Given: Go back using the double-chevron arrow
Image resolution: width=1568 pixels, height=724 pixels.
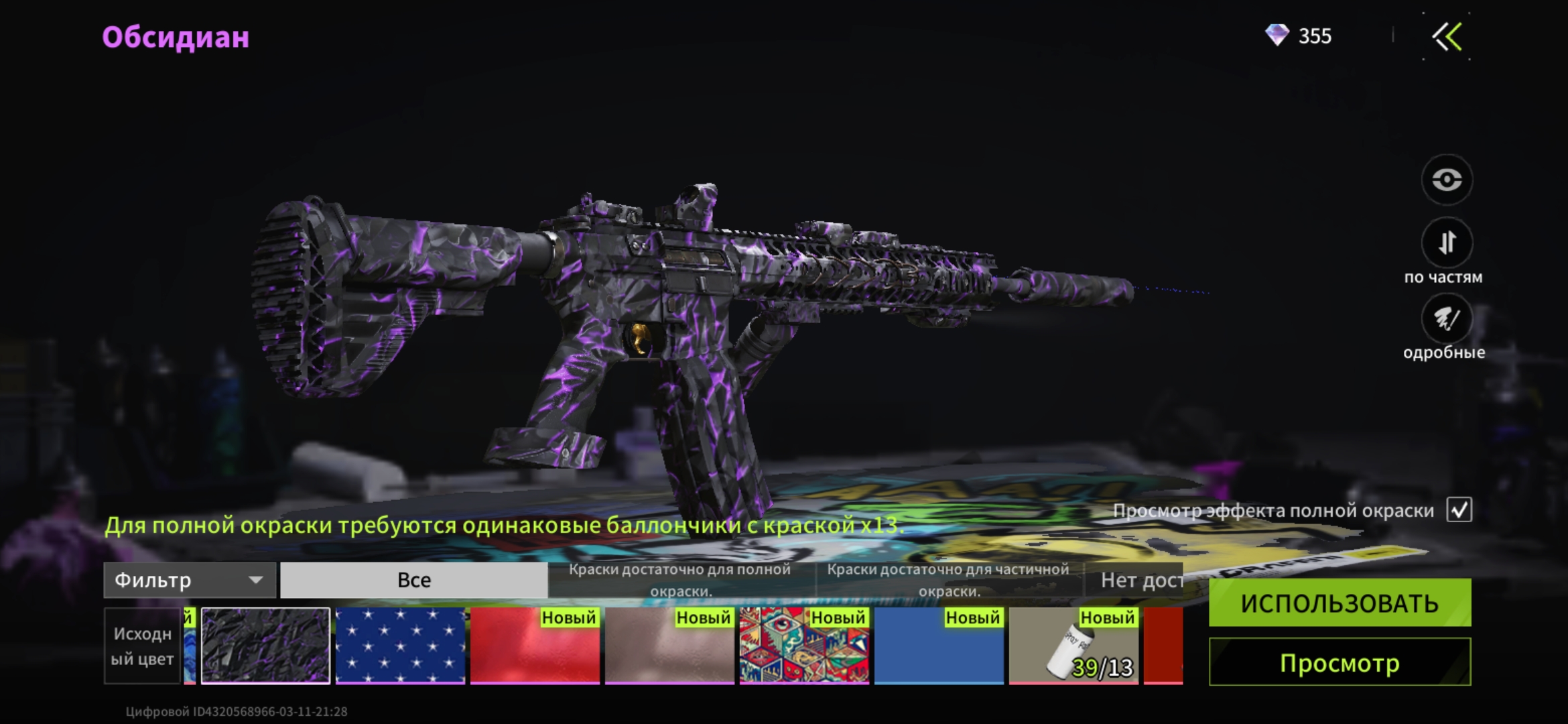Looking at the screenshot, I should (x=1447, y=37).
